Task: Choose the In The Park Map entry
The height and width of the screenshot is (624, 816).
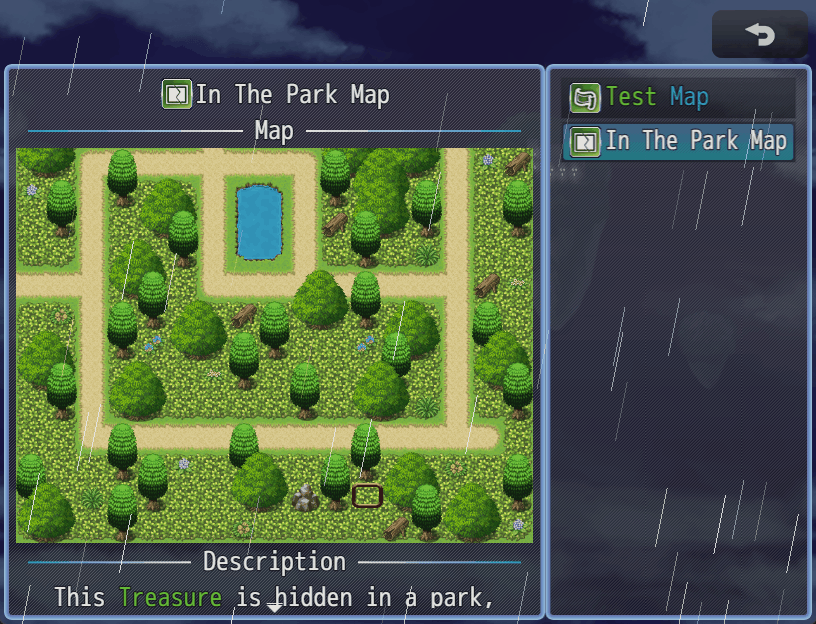Action: [x=679, y=141]
